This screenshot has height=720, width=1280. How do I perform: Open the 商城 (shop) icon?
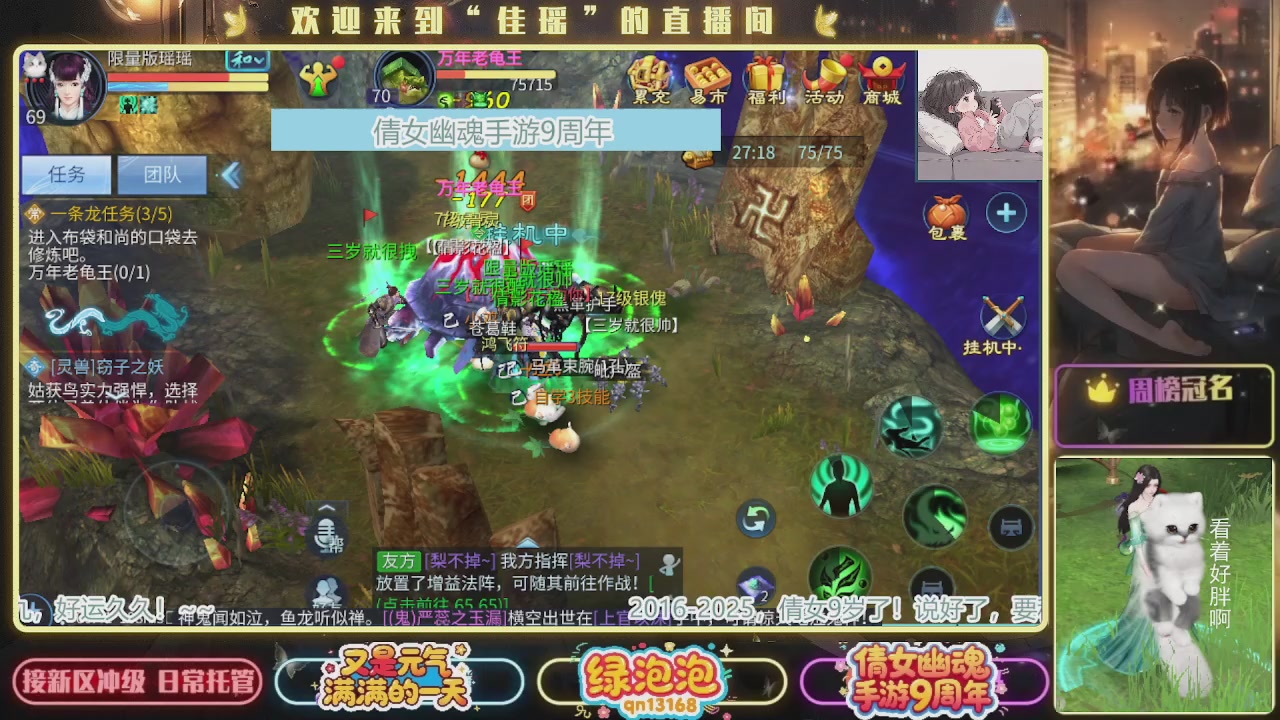point(879,80)
